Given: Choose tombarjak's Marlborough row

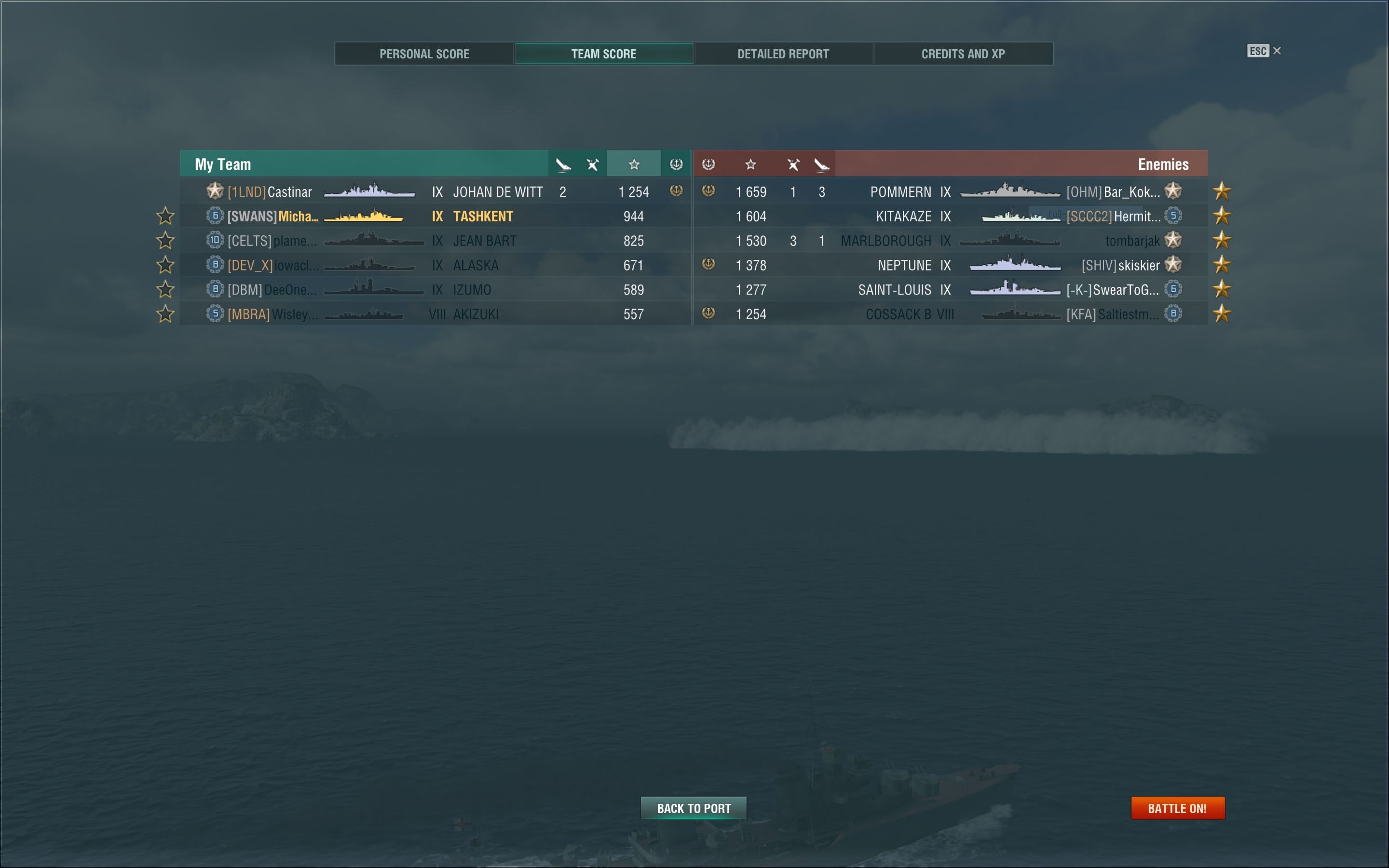Looking at the screenshot, I should (950, 241).
